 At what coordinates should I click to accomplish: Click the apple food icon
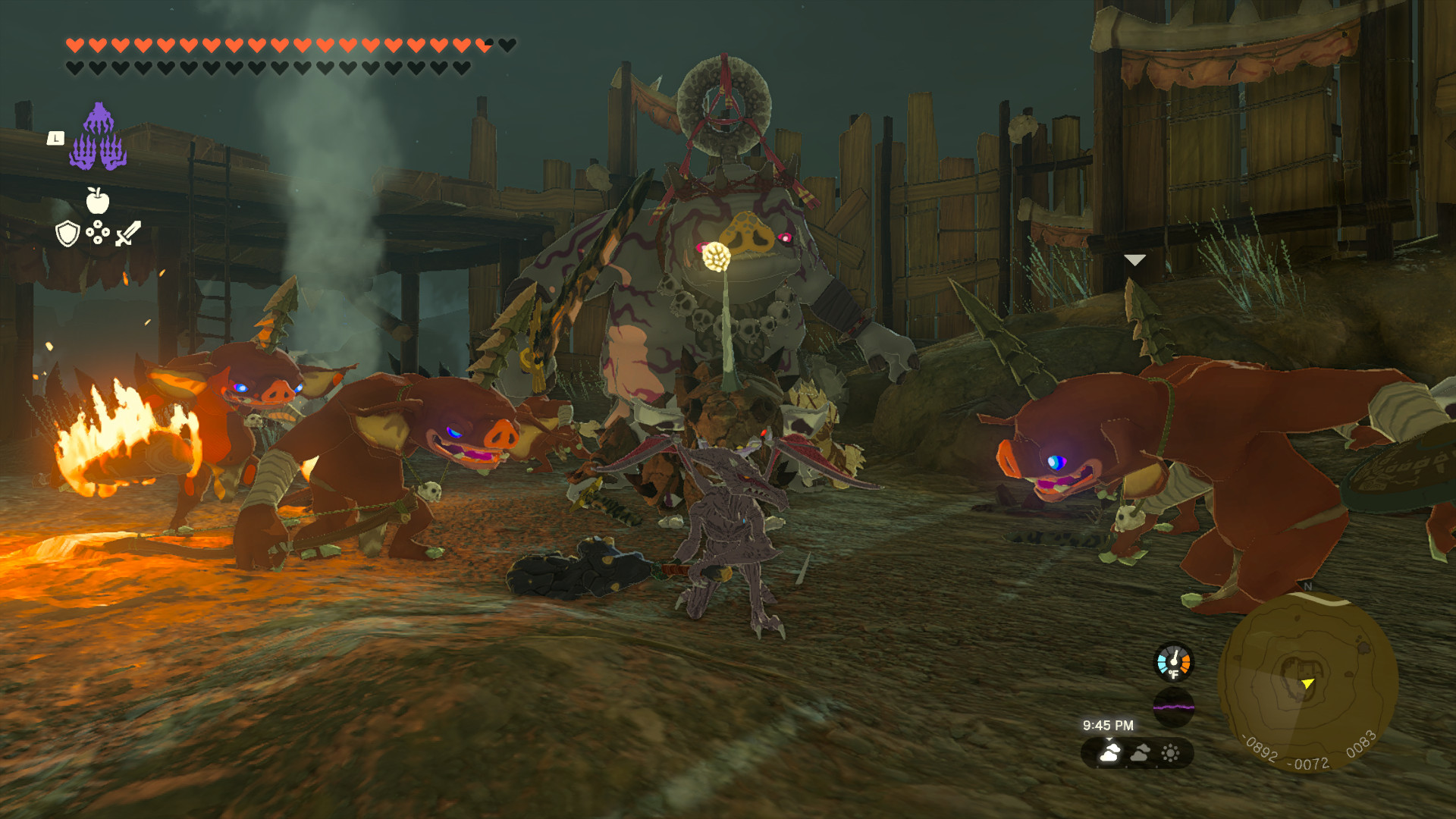[98, 200]
